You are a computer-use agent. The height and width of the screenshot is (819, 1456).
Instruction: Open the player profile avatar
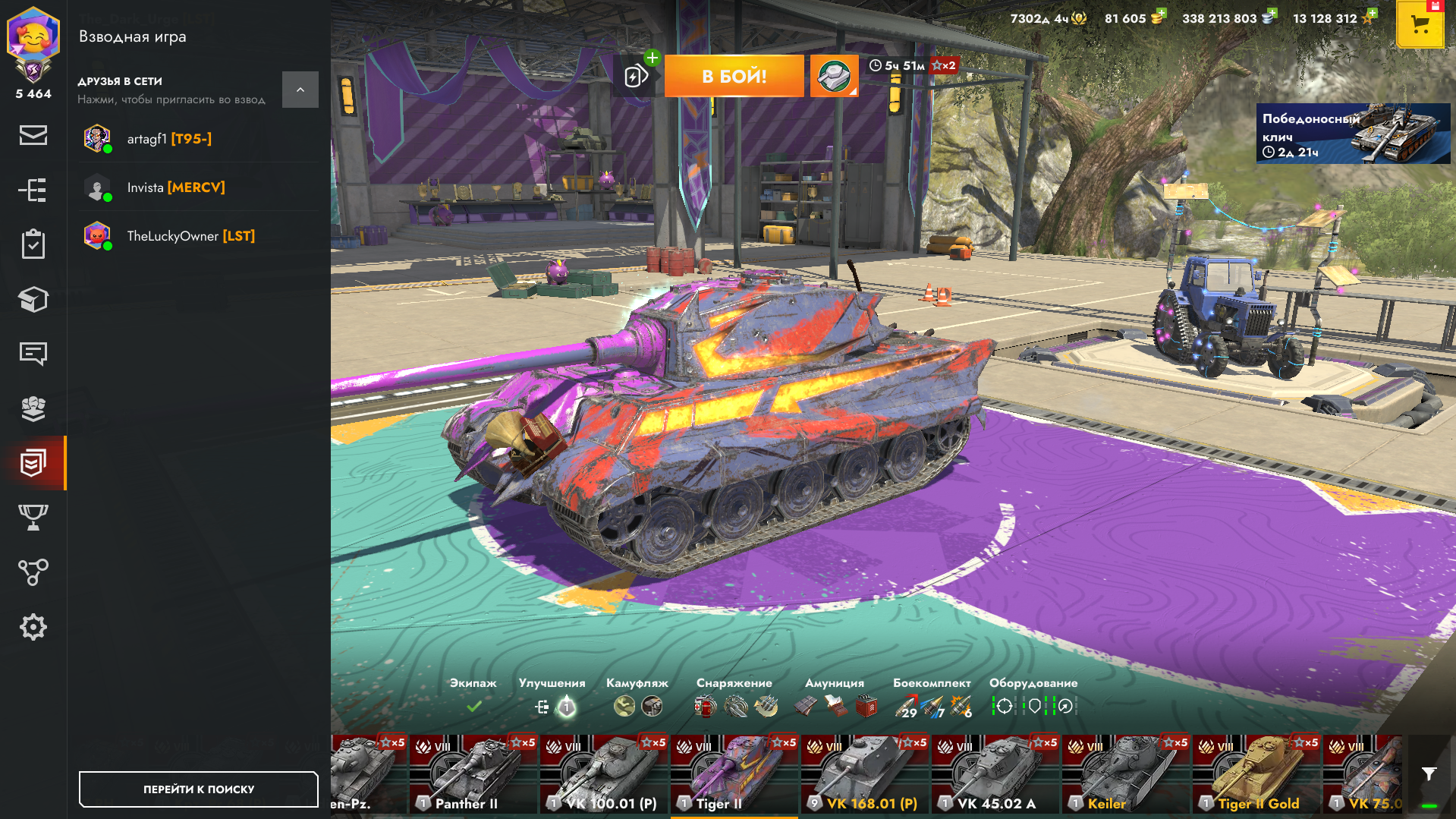click(x=33, y=36)
